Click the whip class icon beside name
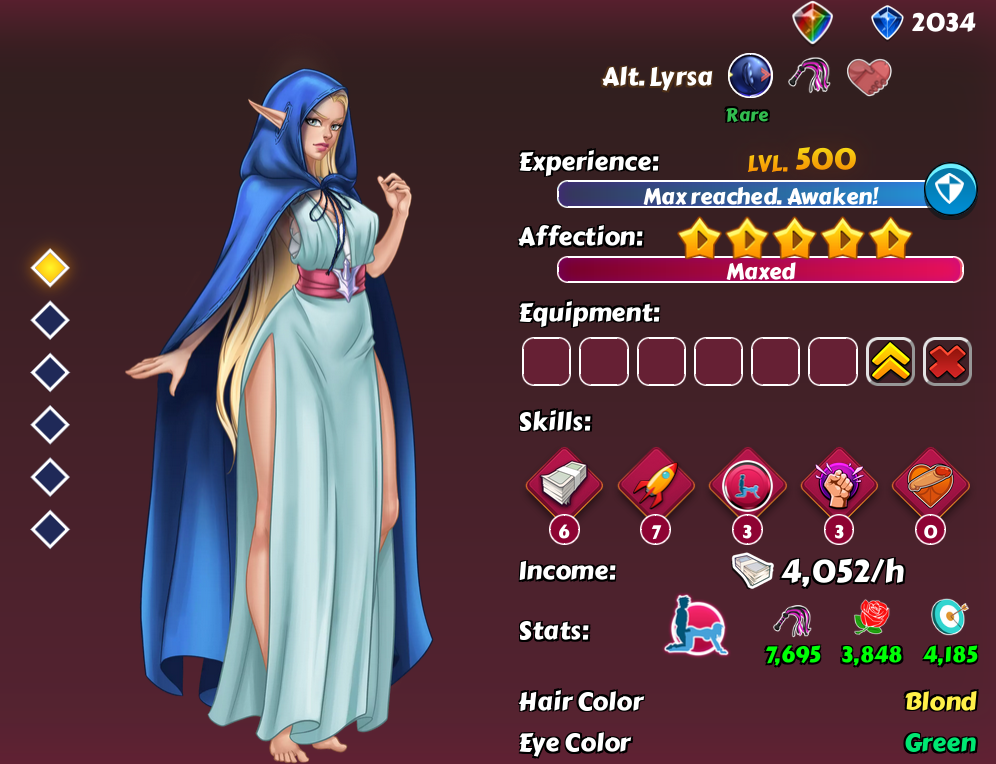This screenshot has width=996, height=764. pyautogui.click(x=809, y=76)
